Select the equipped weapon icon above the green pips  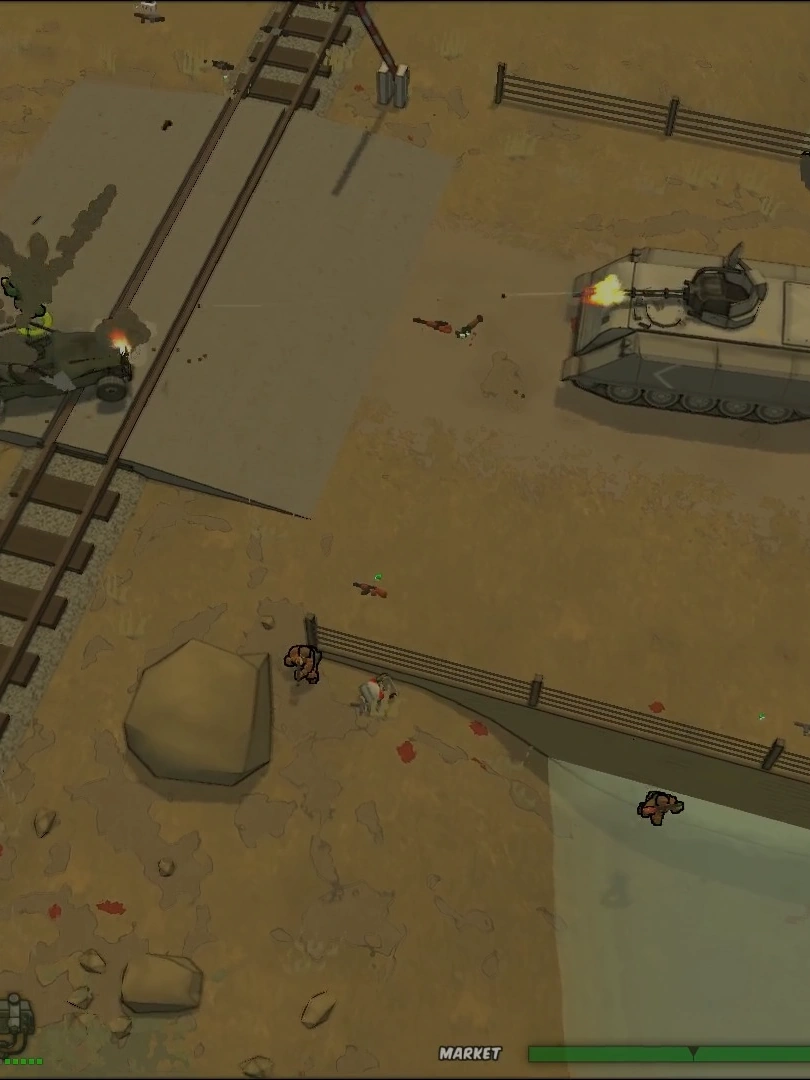[14, 1020]
